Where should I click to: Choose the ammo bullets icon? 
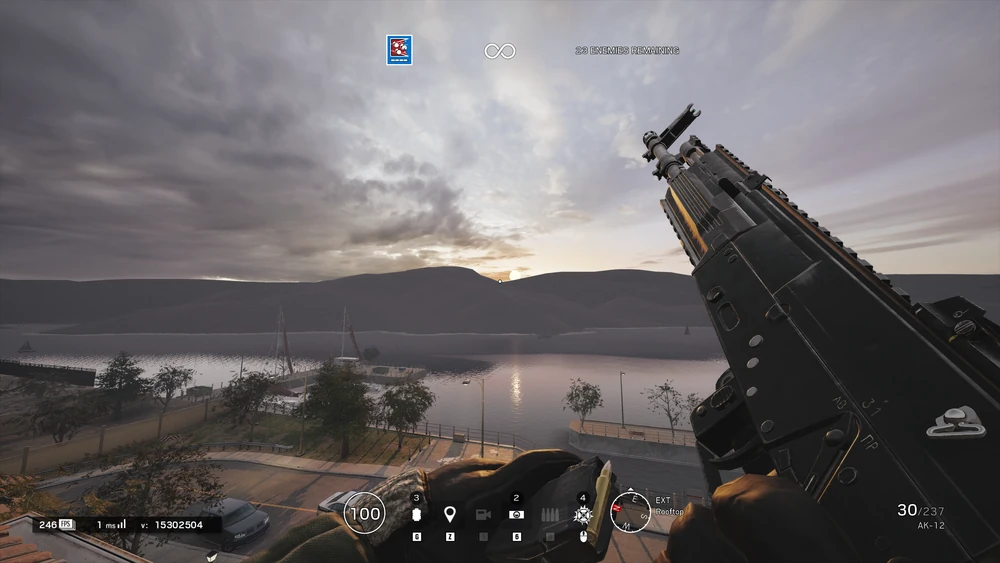point(549,514)
